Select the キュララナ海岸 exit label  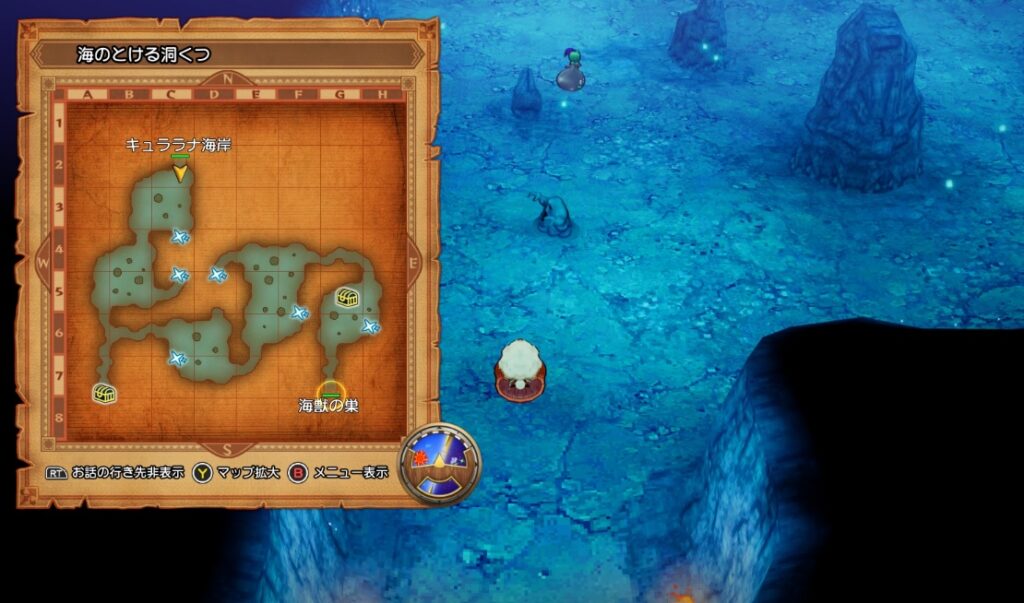[x=178, y=145]
